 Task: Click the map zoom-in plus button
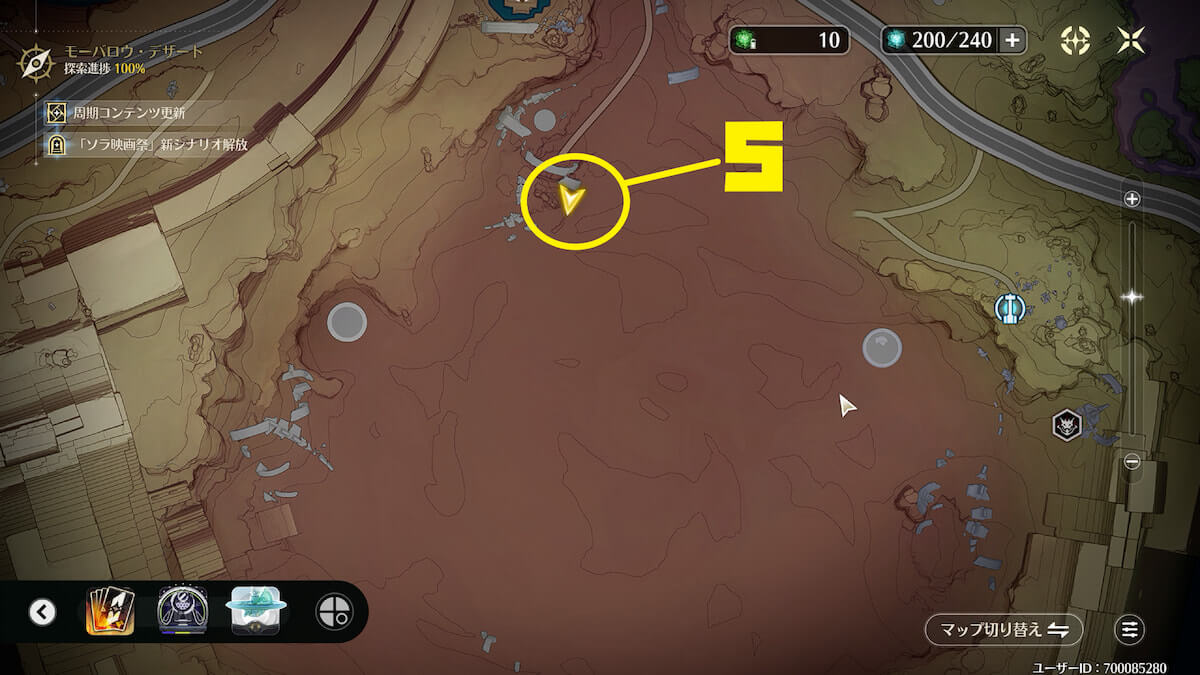(1132, 199)
